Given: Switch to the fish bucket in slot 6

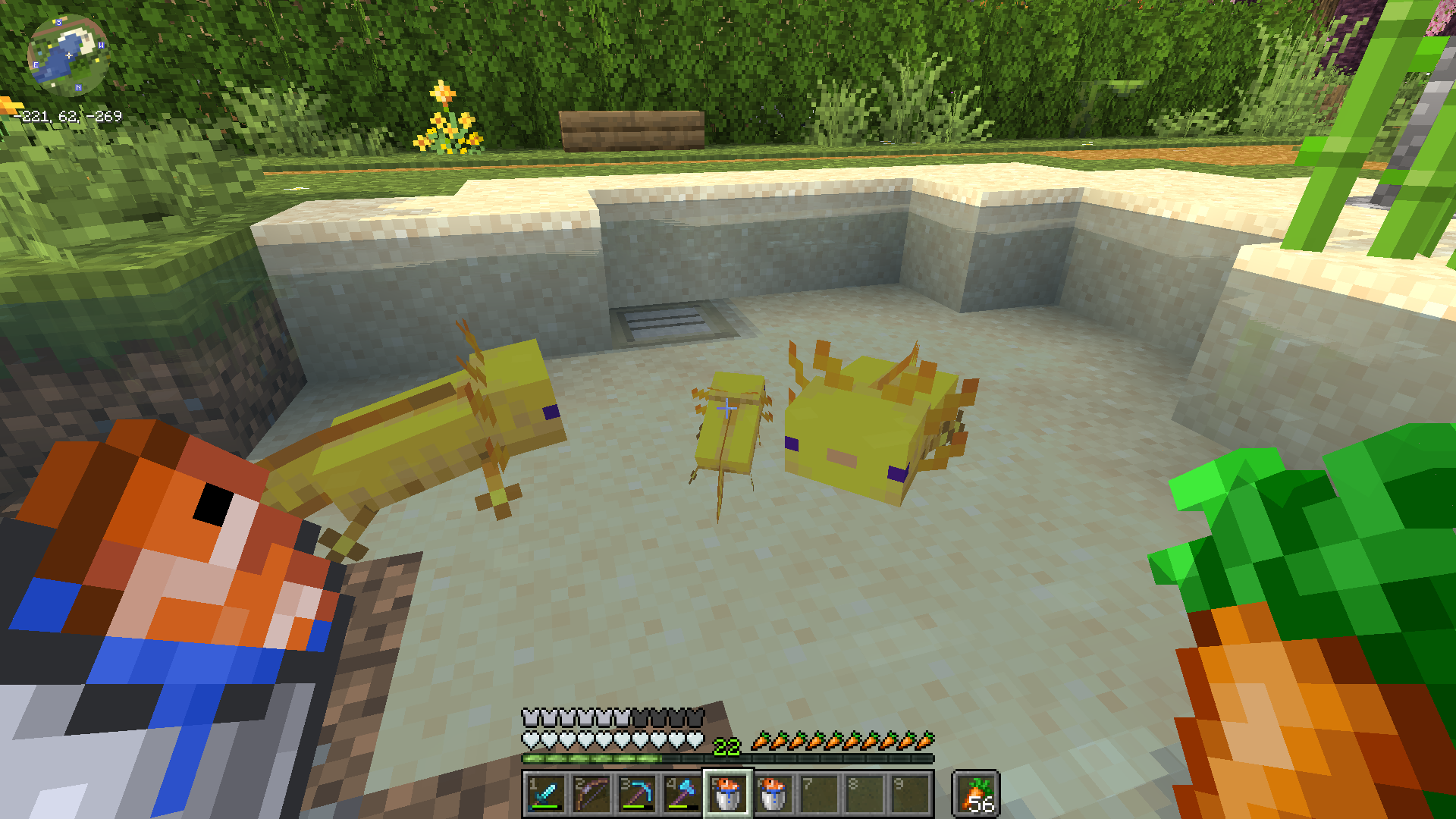Looking at the screenshot, I should [x=773, y=794].
